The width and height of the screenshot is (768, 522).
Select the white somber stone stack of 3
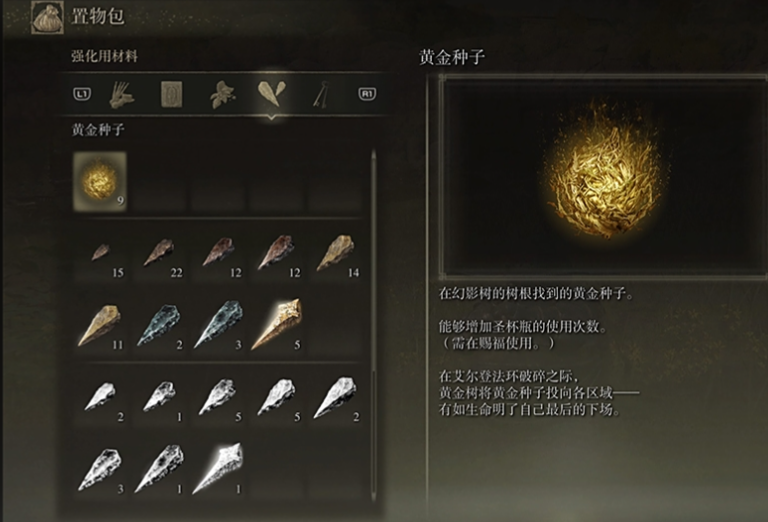tap(100, 469)
